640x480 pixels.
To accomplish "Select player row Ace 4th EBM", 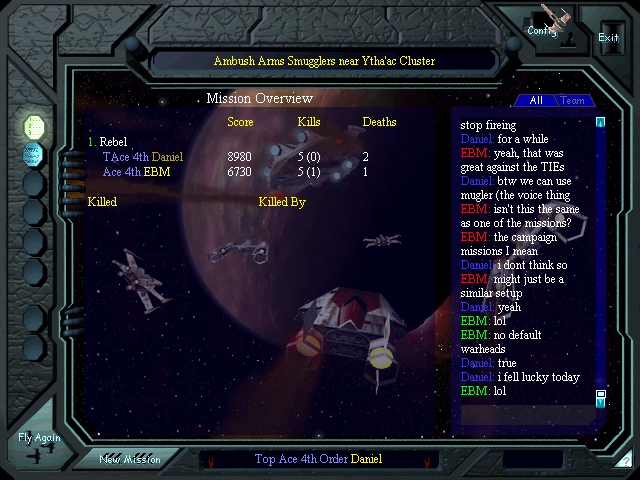I will [x=136, y=172].
